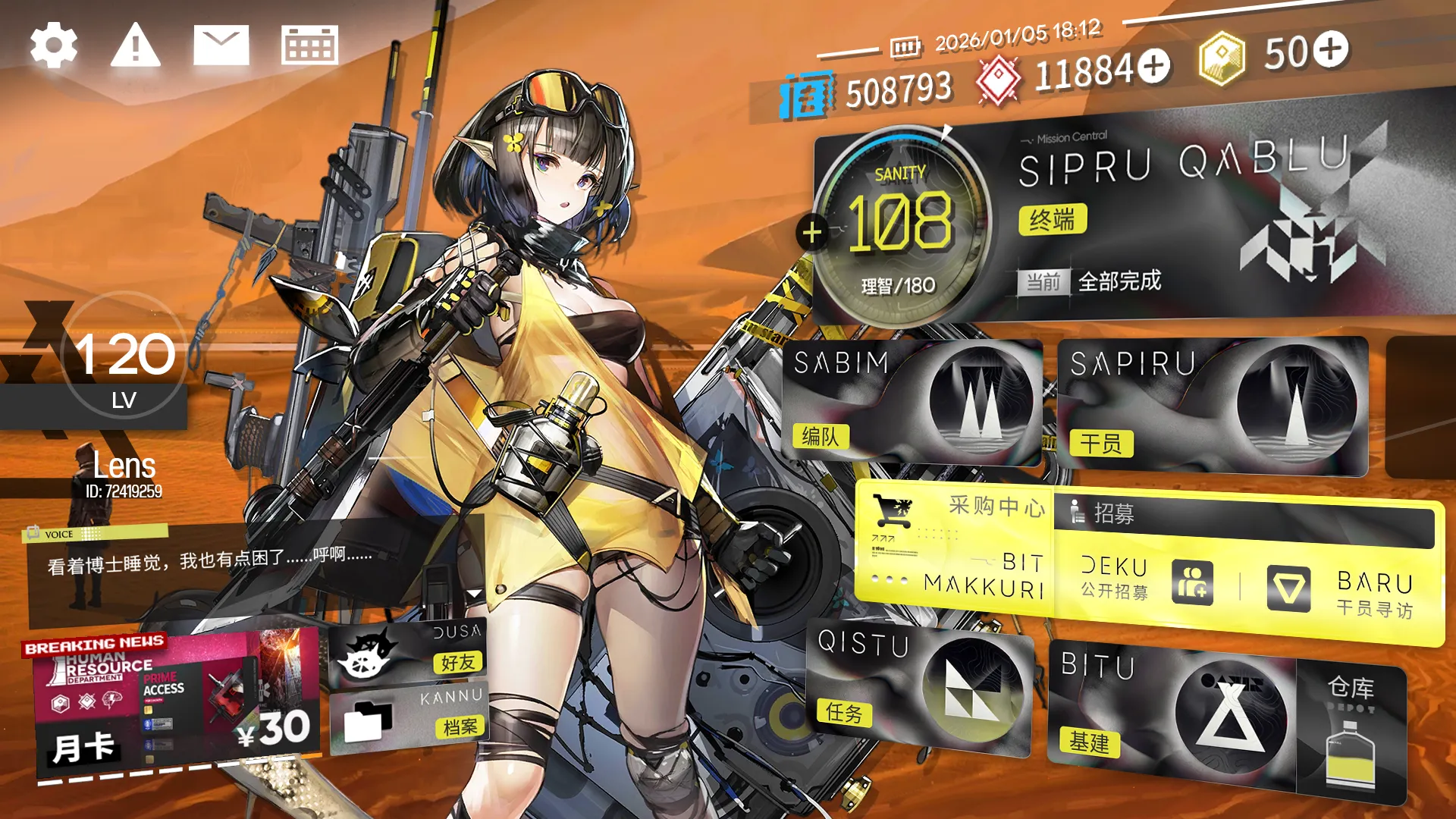Open DEKU public recruitment
Image resolution: width=1456 pixels, height=819 pixels.
point(1145,580)
